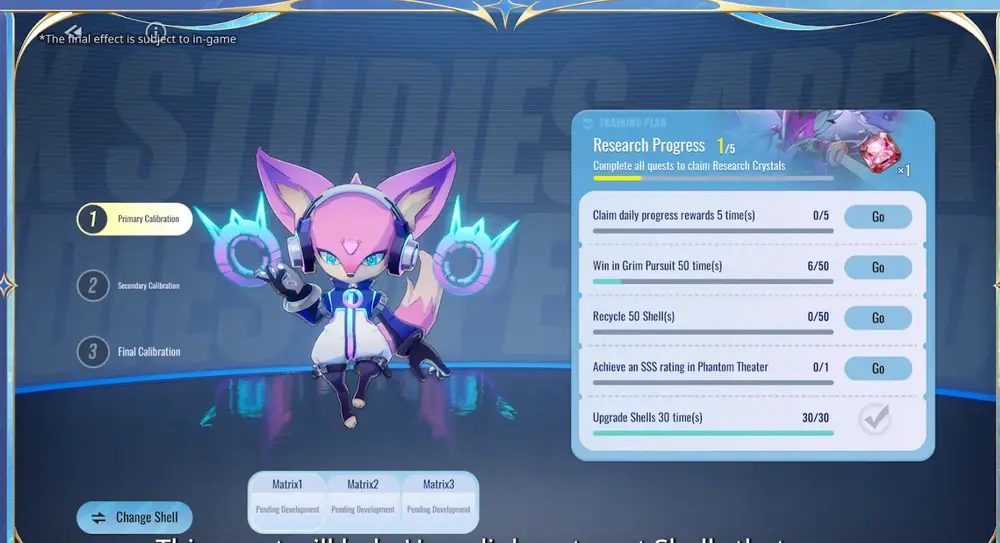Click the back arrow icon
Screen dimensions: 1000x543
[74, 33]
